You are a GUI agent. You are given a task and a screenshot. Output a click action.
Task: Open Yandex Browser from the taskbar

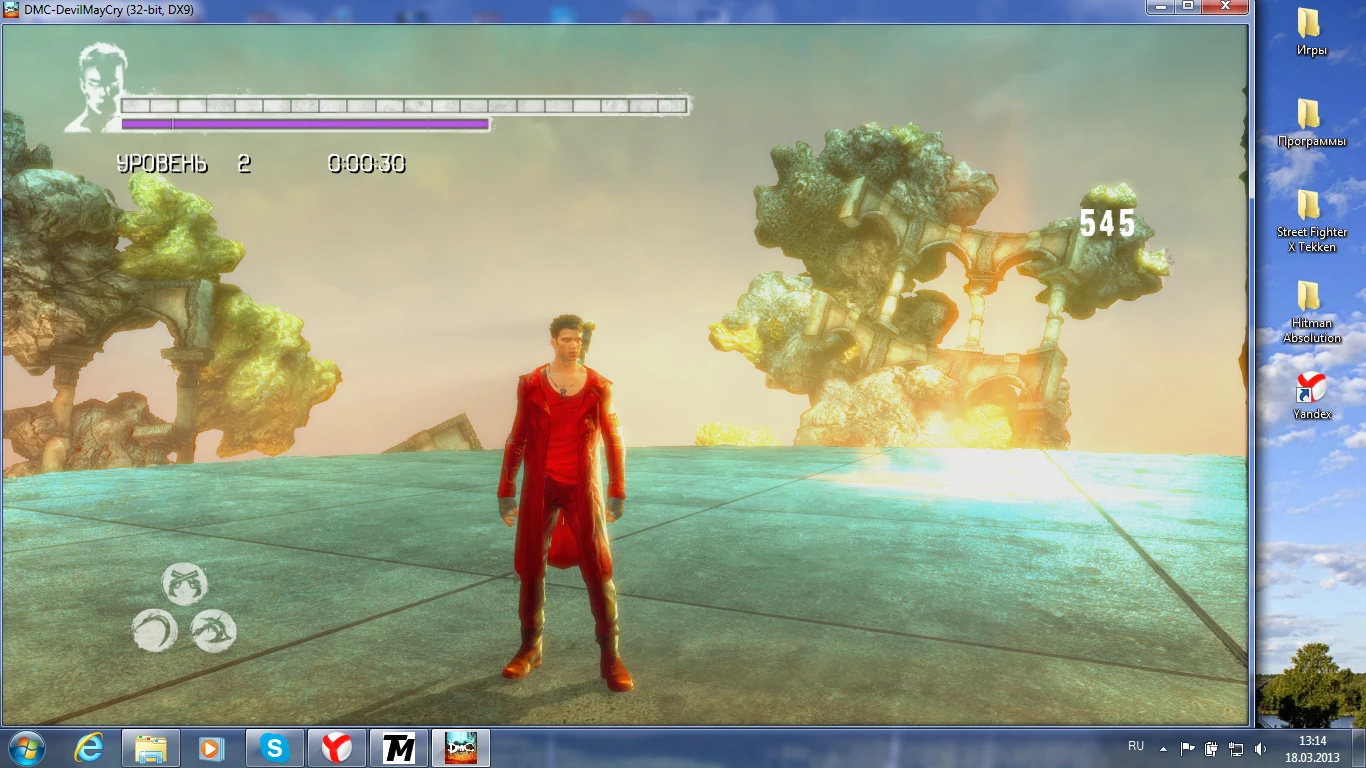(336, 747)
